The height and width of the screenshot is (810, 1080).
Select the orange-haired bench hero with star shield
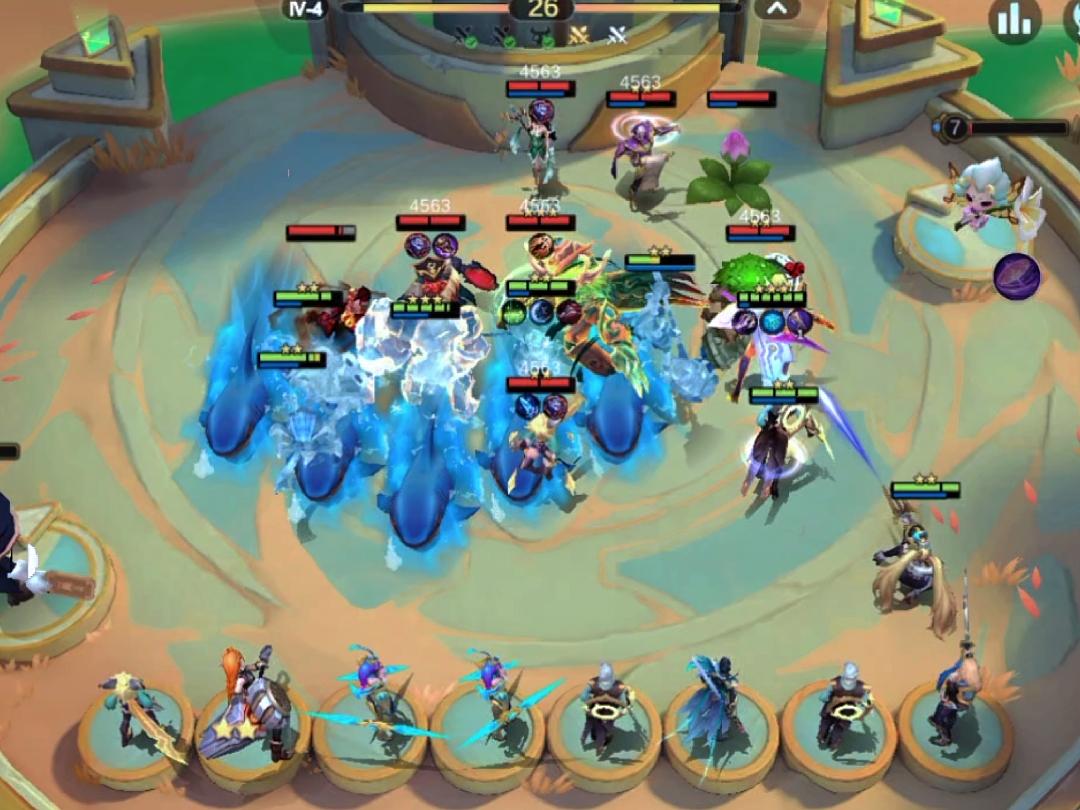pos(250,705)
